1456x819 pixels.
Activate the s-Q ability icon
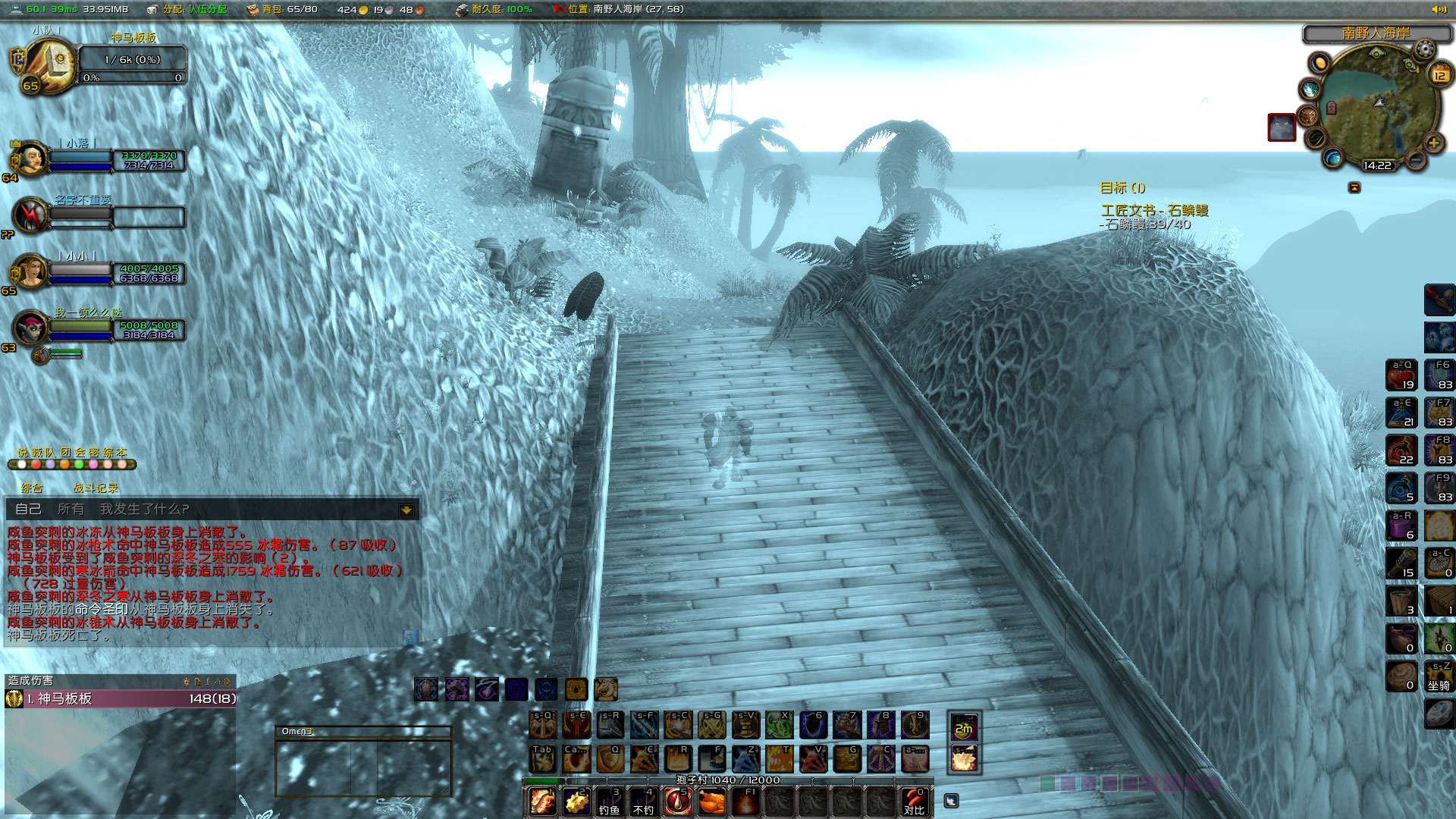(542, 726)
